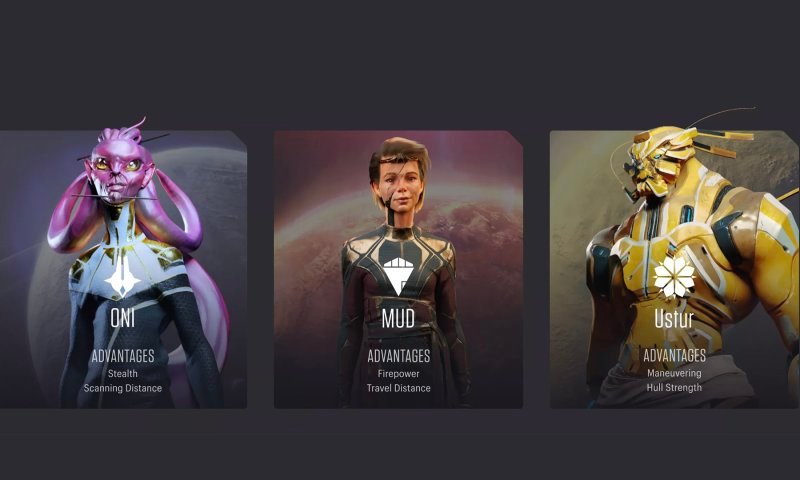The image size is (800, 480).
Task: Choose the MUD faction card
Action: (398, 270)
